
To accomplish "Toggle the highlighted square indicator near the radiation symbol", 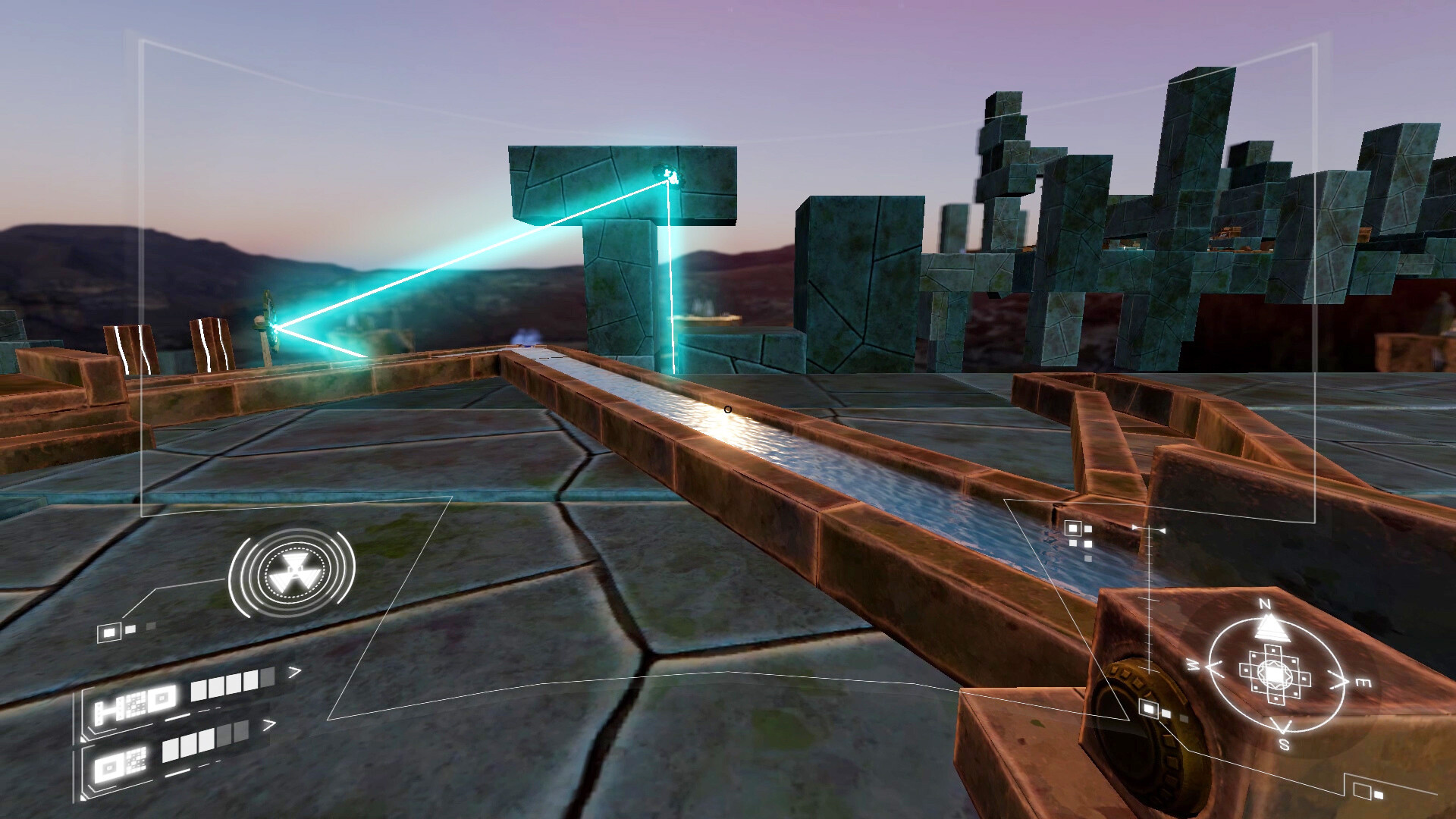I will coord(108,632).
